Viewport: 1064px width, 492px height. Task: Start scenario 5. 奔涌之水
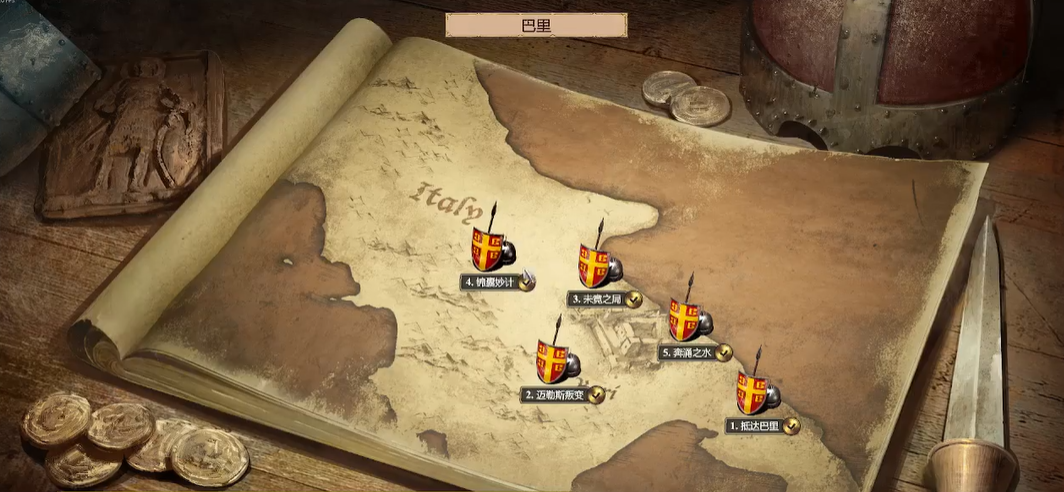point(686,321)
